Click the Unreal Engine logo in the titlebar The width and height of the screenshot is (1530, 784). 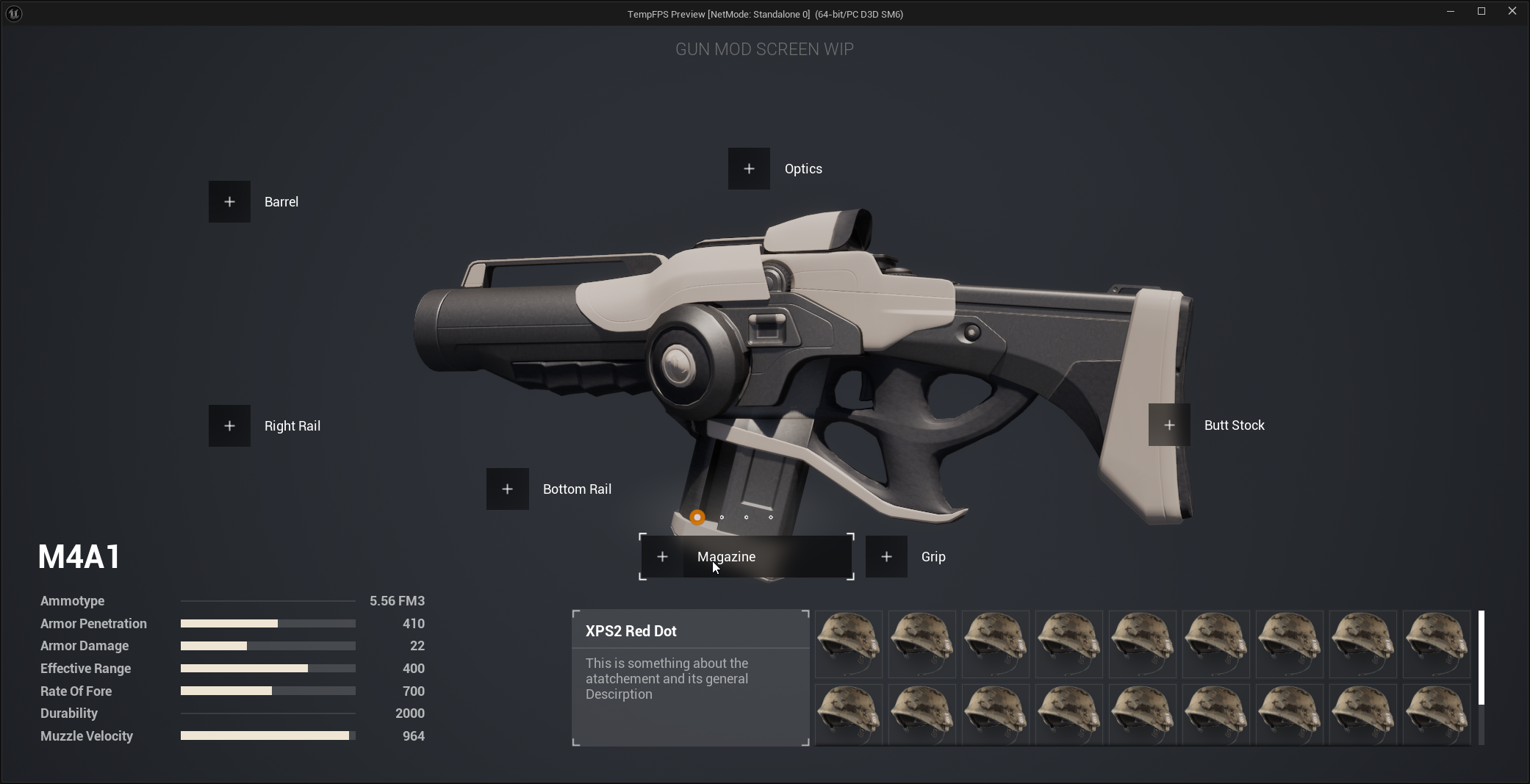click(x=13, y=13)
